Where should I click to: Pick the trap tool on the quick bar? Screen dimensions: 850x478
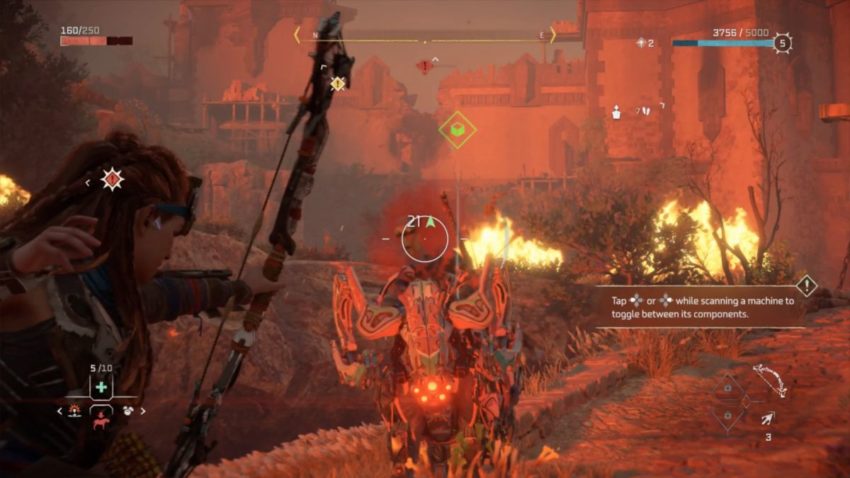(129, 411)
